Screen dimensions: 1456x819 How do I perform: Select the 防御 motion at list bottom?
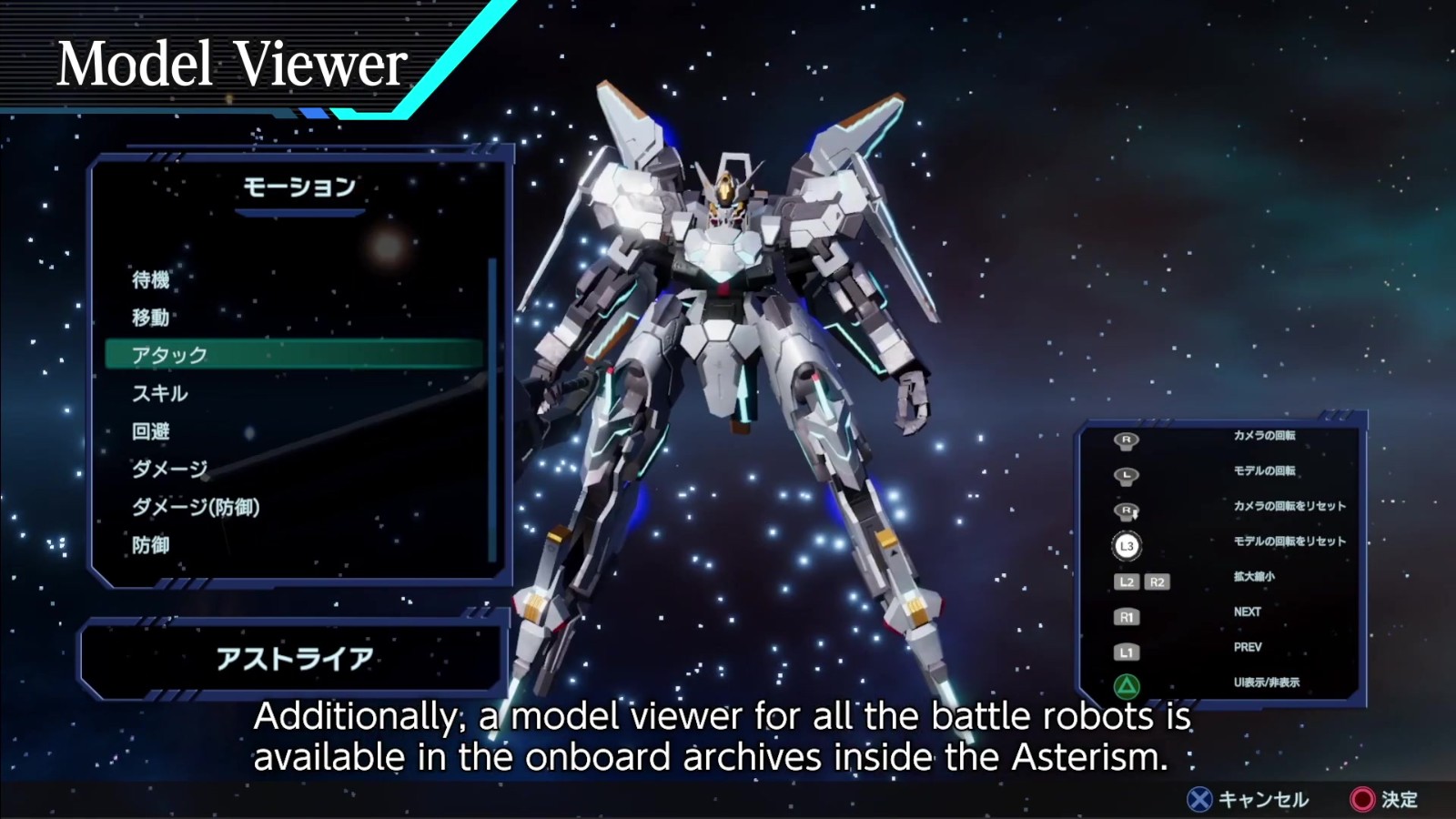coord(151,545)
